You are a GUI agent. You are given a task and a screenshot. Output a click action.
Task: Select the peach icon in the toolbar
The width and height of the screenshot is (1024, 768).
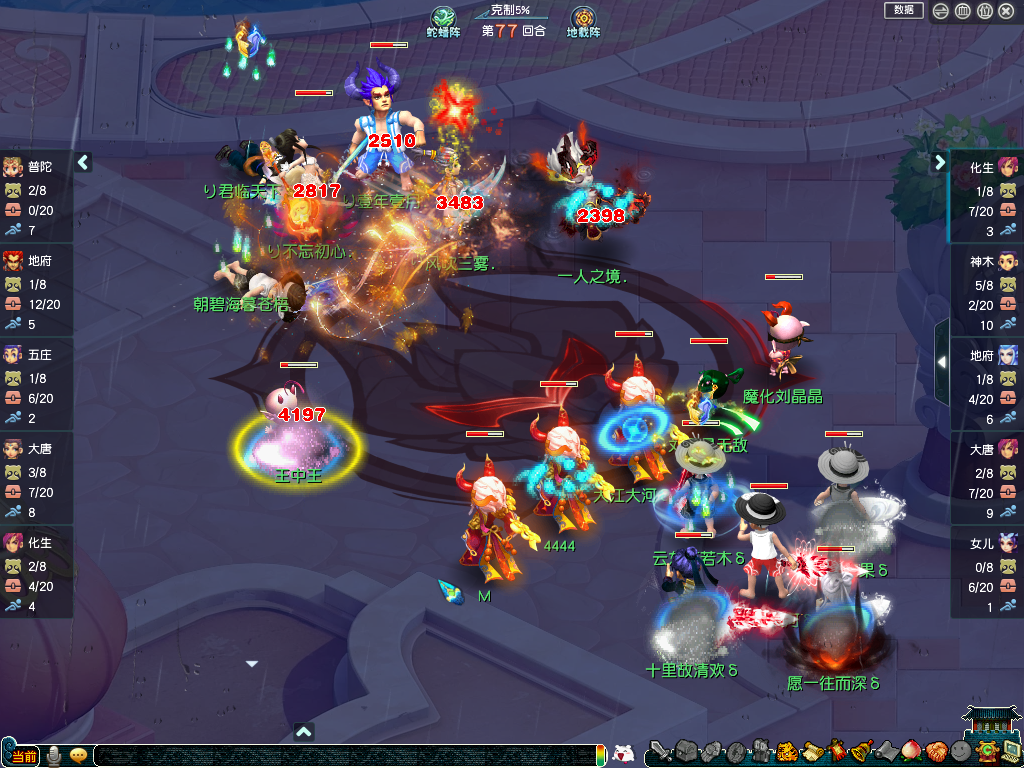tap(910, 751)
